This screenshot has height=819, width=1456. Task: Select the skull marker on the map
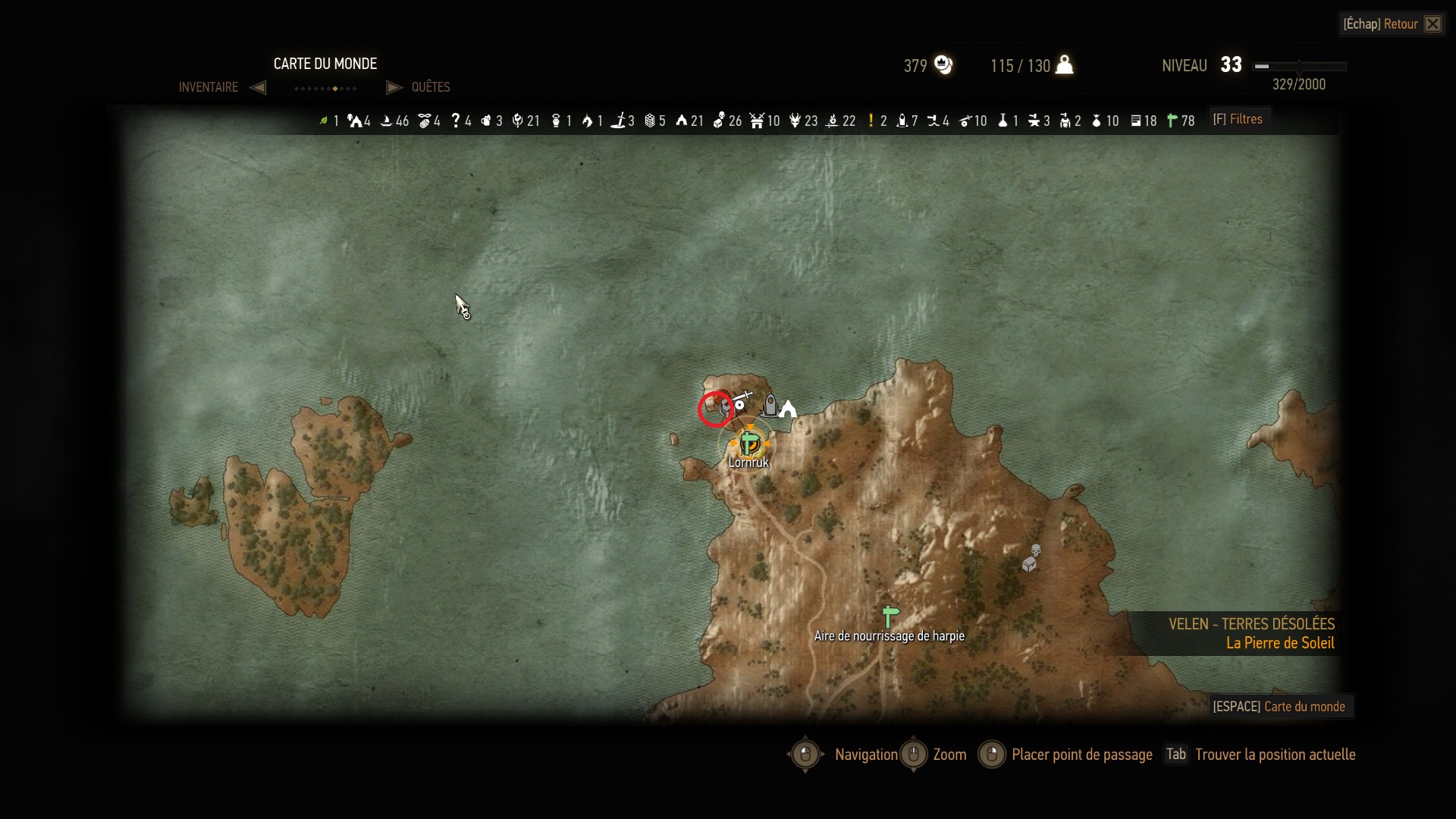1036,550
